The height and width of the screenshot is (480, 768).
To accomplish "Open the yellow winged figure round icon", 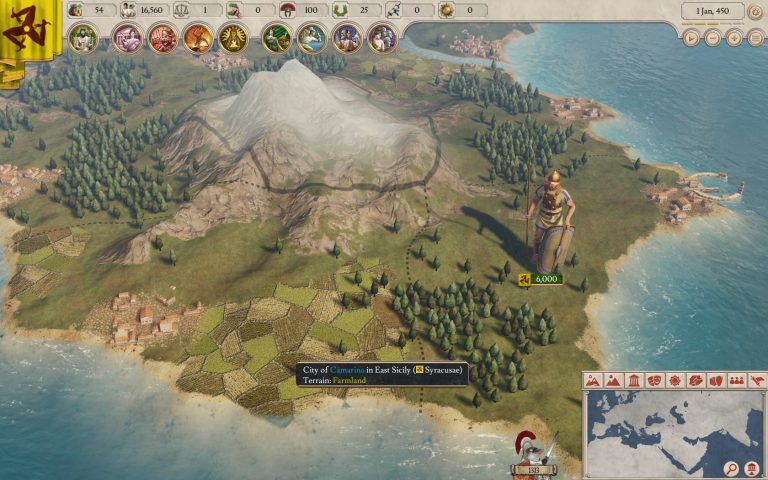I will point(232,38).
